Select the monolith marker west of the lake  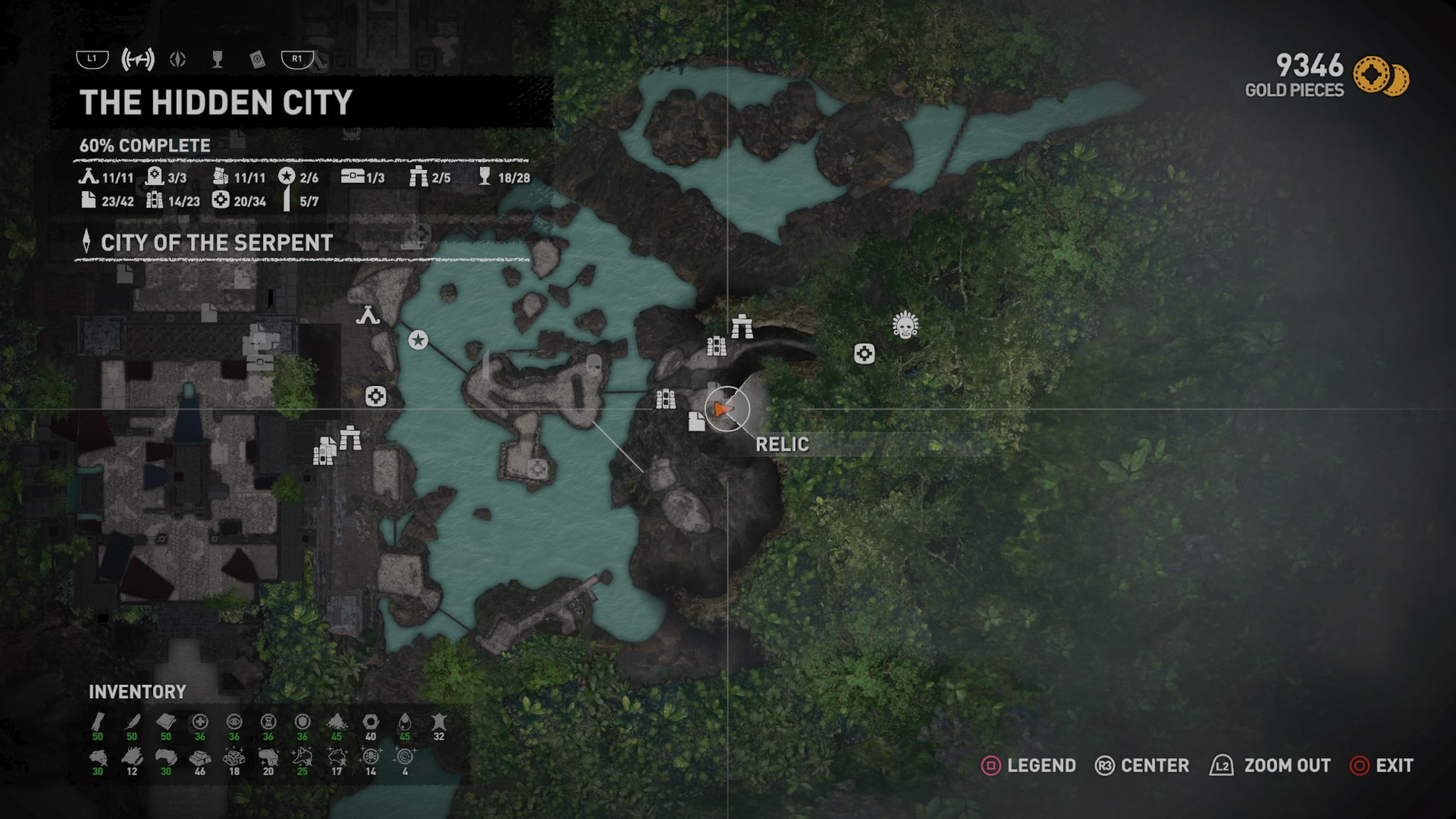tap(350, 437)
